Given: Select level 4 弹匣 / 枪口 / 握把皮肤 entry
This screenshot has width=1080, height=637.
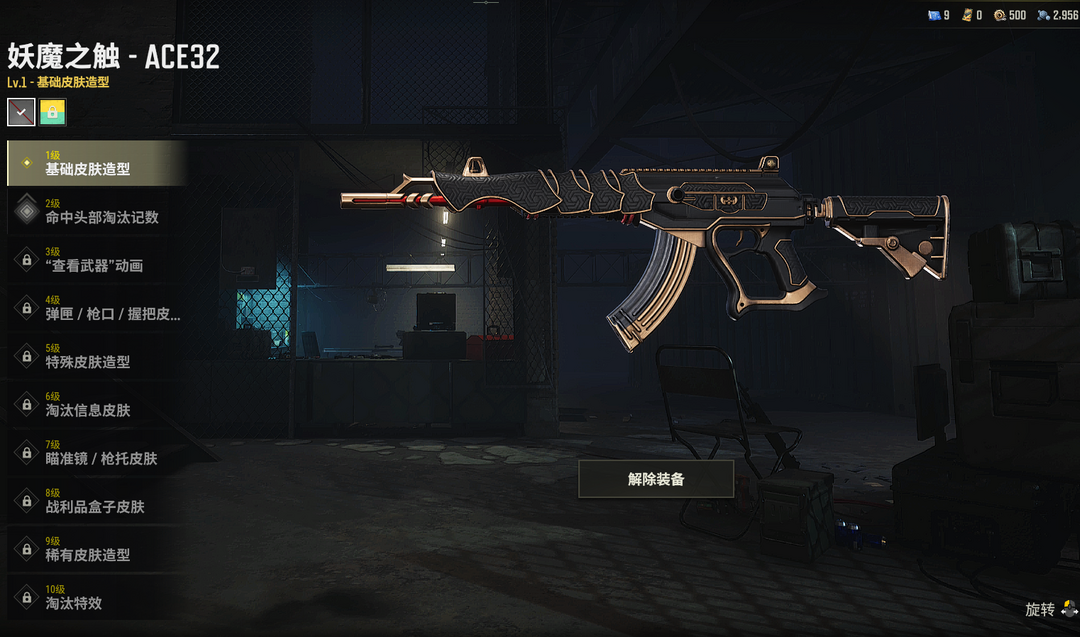Looking at the screenshot, I should 96,307.
